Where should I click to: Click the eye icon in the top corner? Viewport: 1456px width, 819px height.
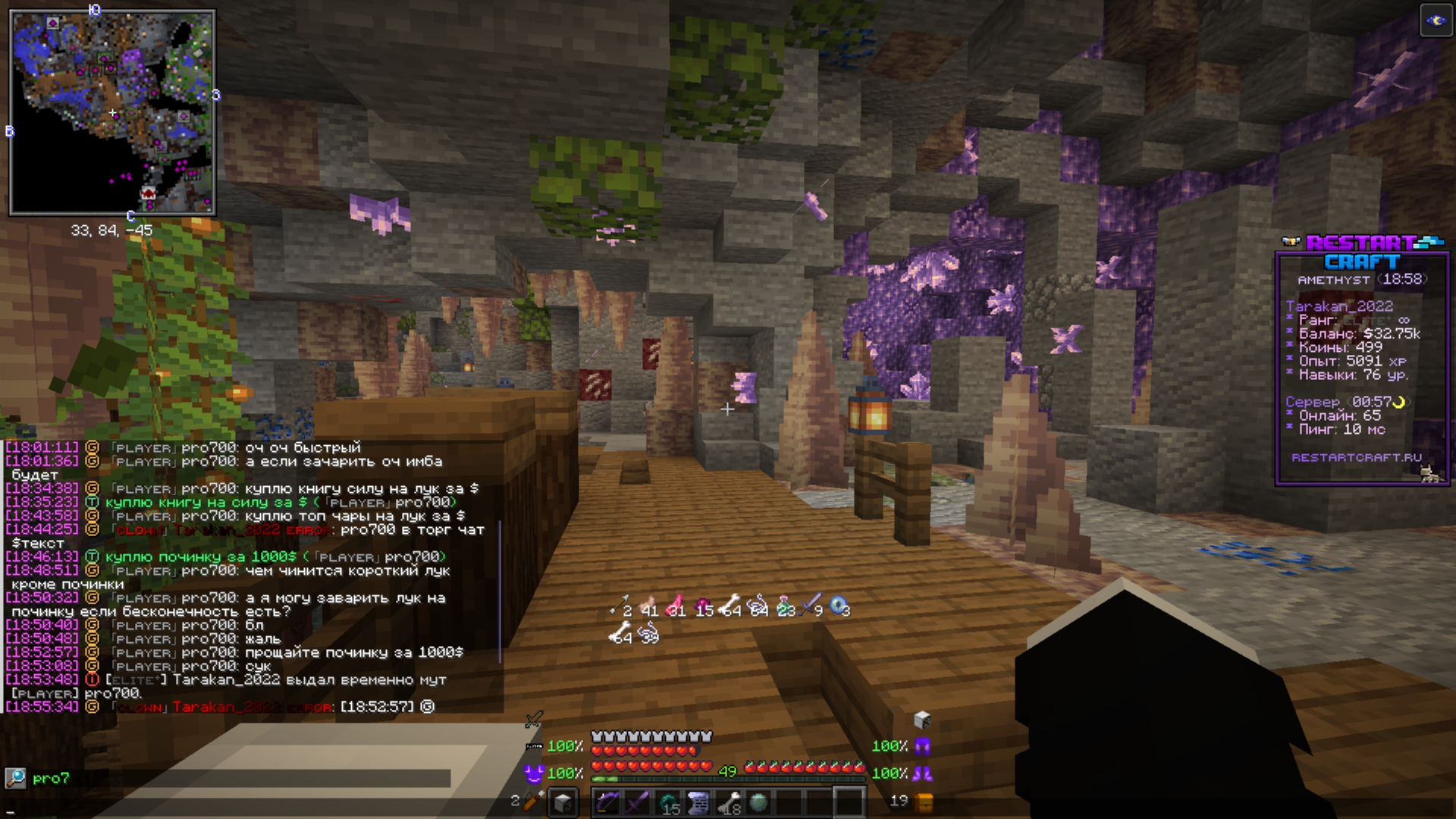[1436, 20]
